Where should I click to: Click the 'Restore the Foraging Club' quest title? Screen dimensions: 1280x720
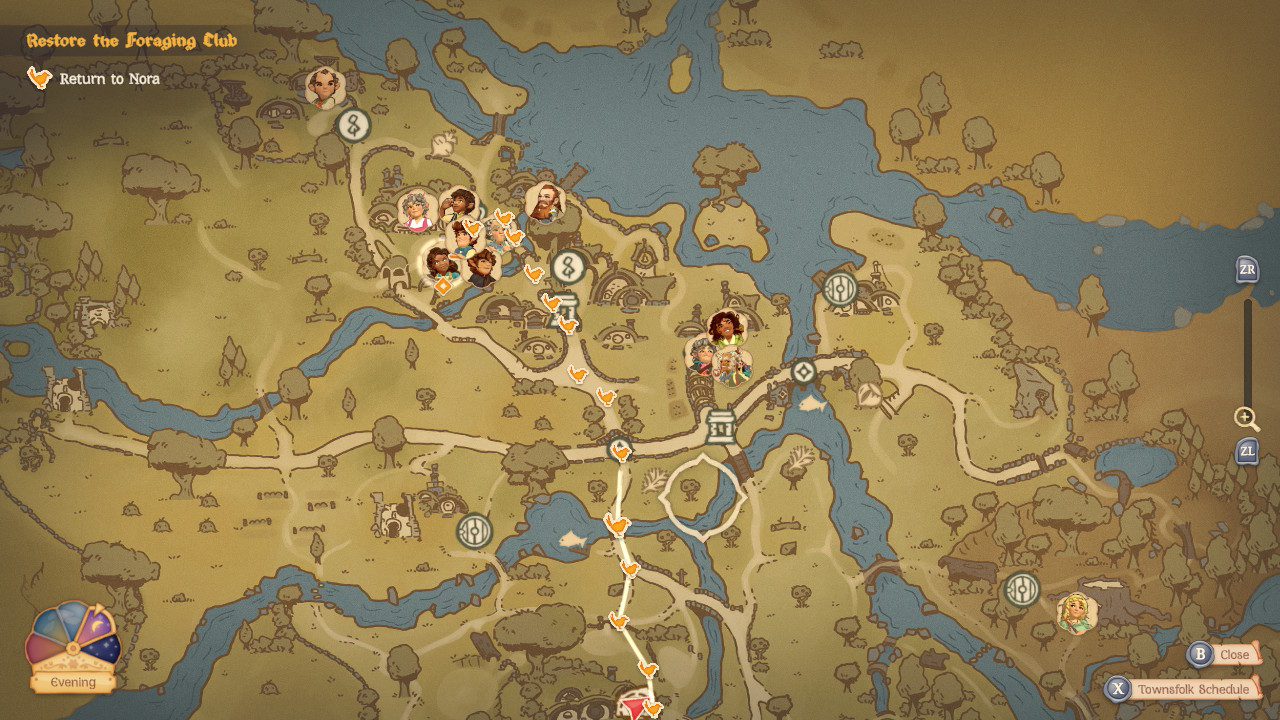click(x=132, y=41)
